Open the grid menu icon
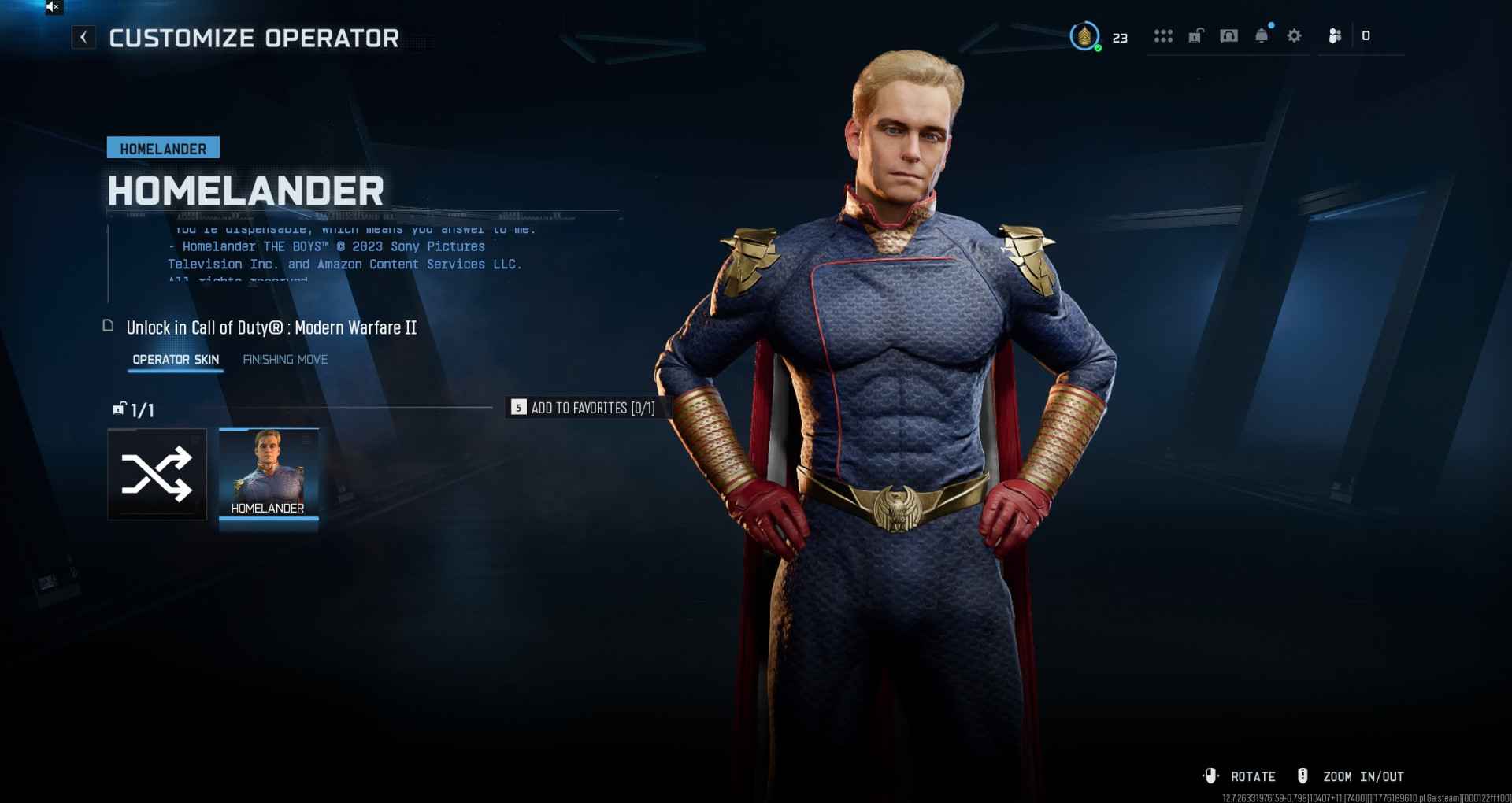 1163,36
